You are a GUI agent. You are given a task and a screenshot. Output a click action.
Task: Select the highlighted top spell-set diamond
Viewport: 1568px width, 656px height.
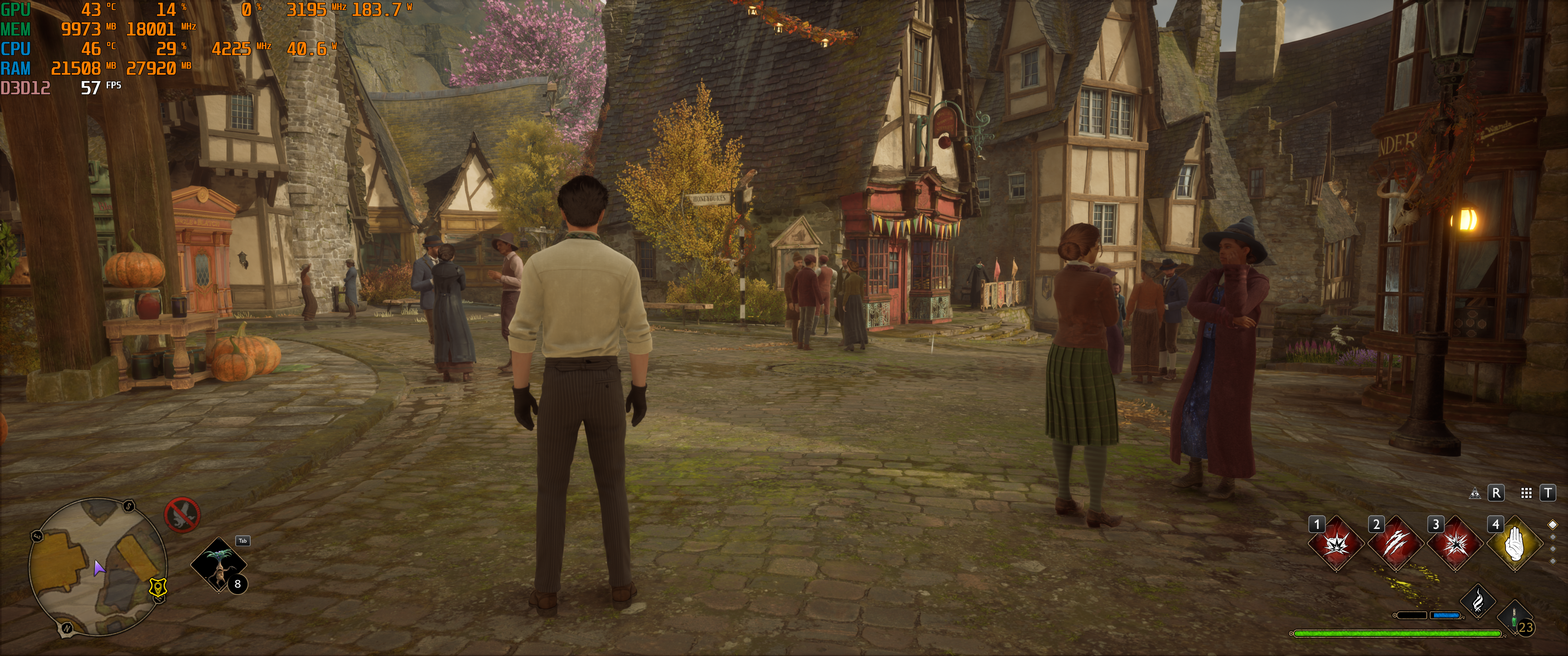pos(1553,524)
